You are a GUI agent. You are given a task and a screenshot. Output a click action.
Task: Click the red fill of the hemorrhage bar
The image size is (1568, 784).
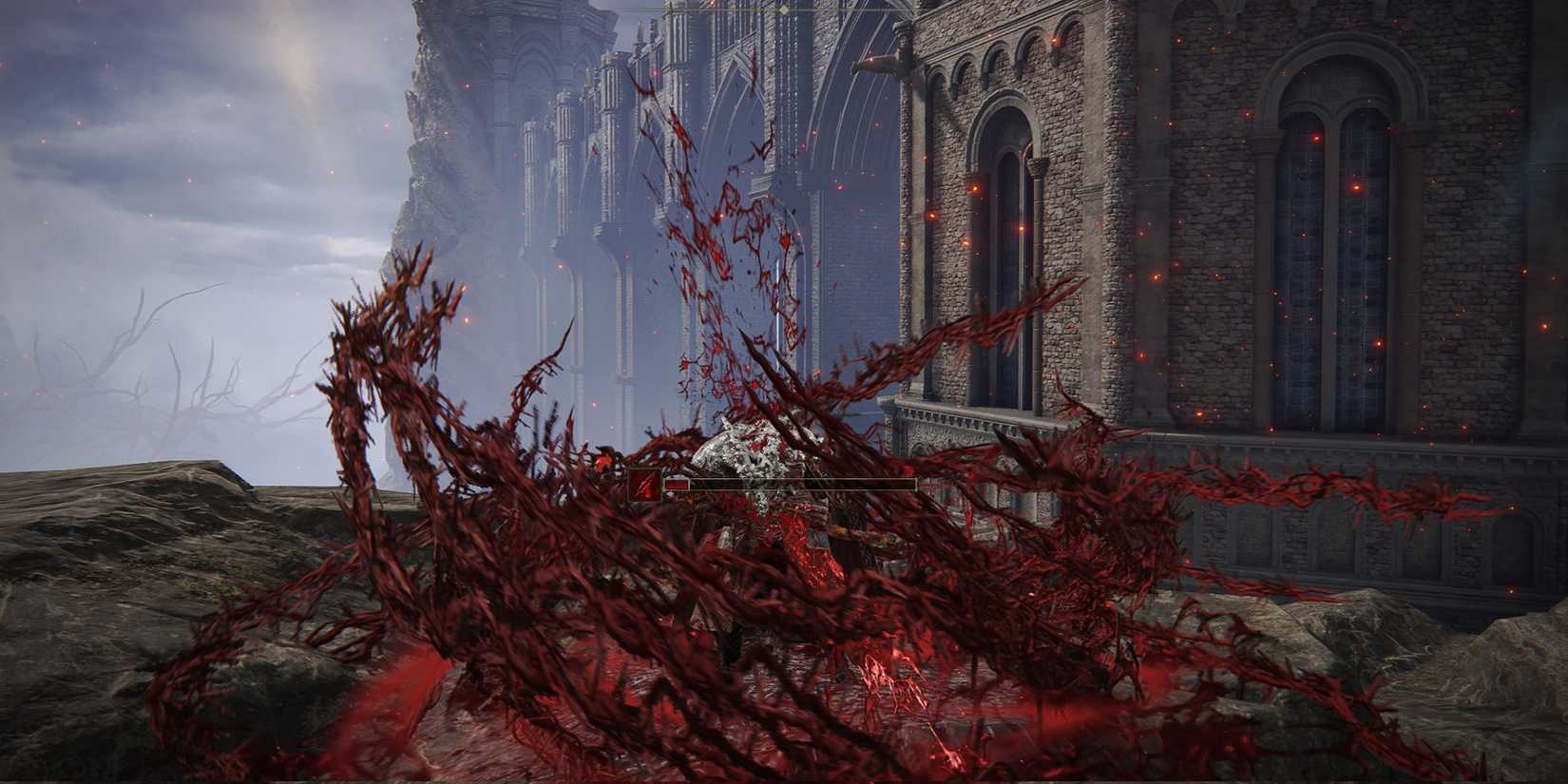677,484
